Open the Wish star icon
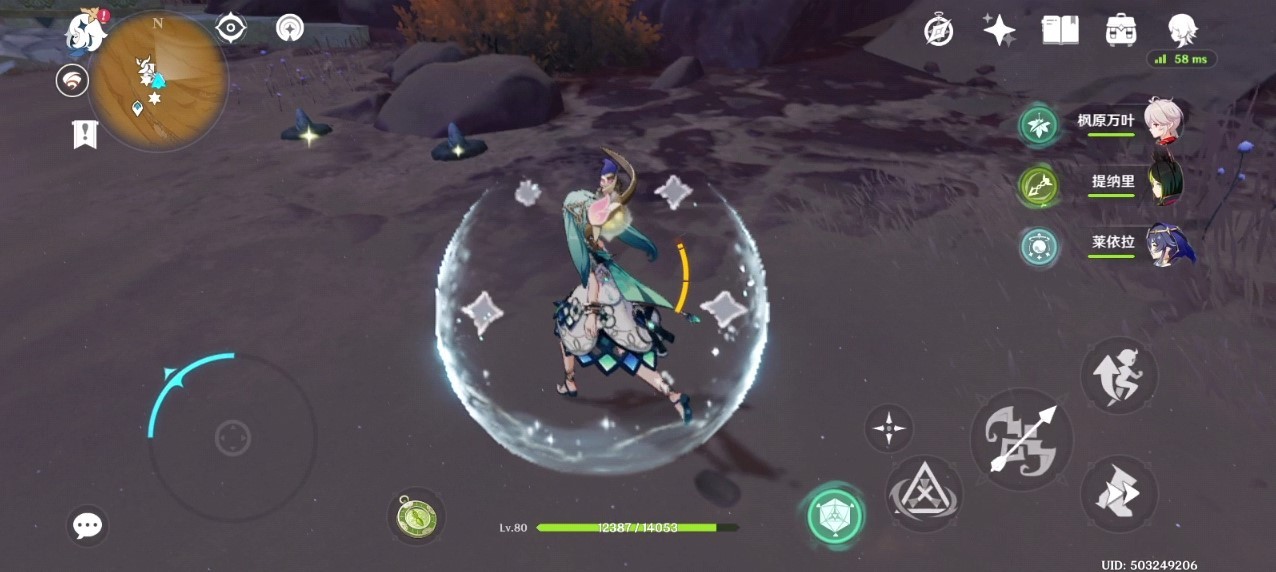This screenshot has height=572, width=1276. [999, 30]
